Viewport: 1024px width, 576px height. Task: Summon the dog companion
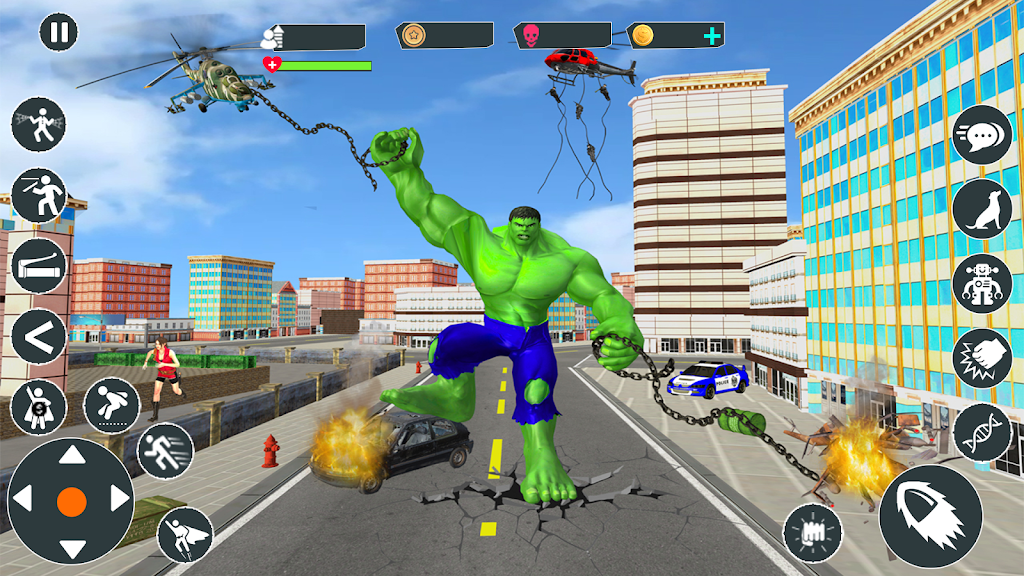tap(981, 209)
